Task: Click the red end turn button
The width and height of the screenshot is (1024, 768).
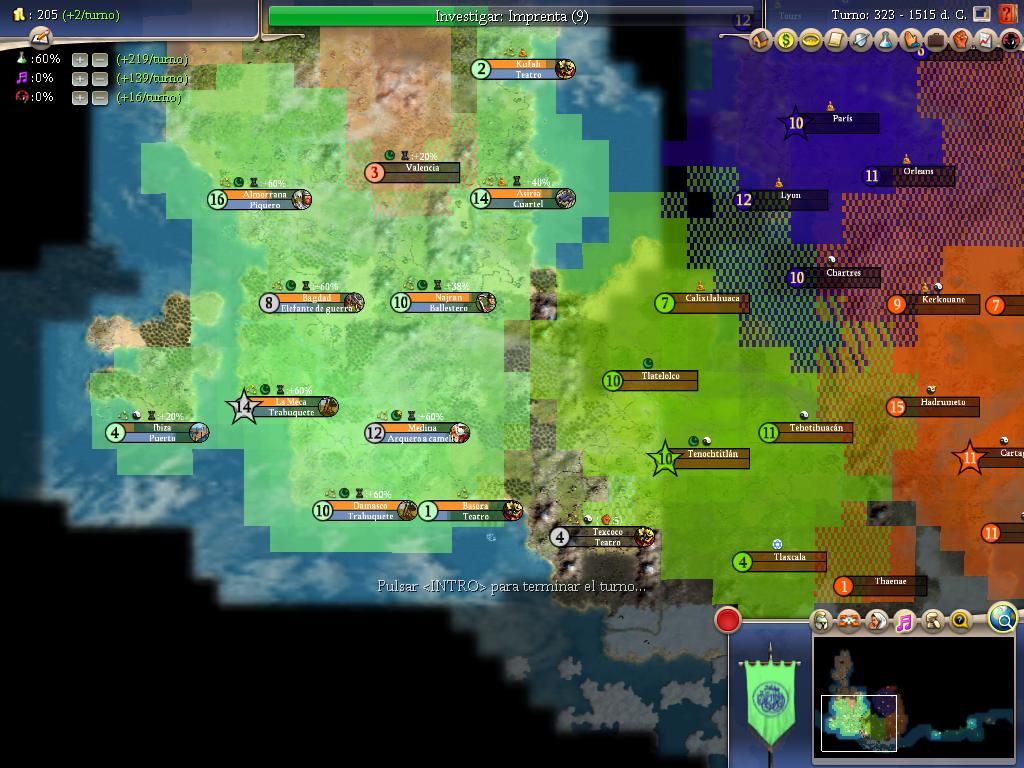Action: coord(728,620)
